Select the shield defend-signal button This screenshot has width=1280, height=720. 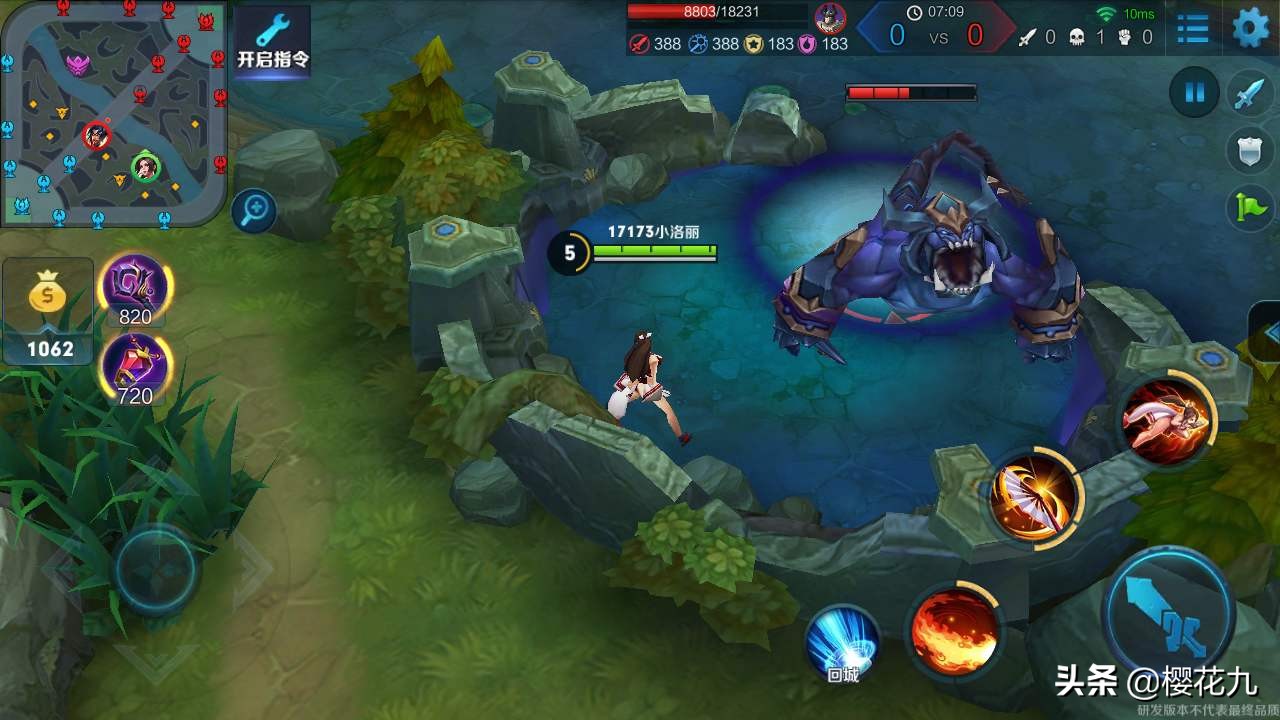[x=1250, y=151]
